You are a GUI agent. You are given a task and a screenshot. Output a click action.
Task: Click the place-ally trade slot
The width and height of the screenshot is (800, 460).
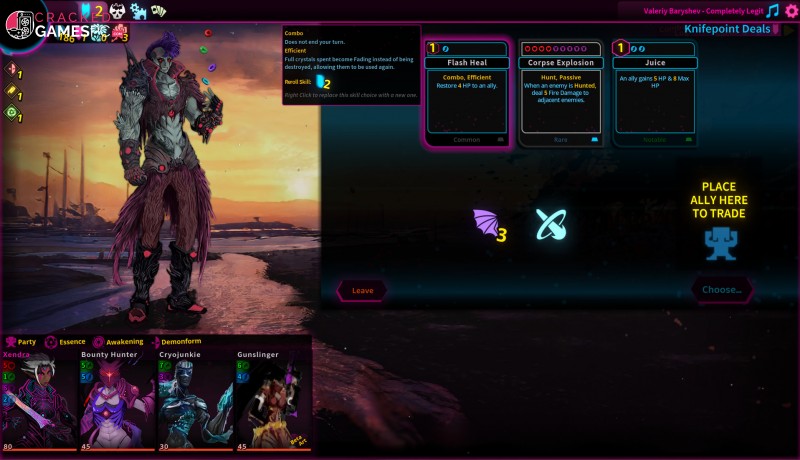(x=721, y=242)
